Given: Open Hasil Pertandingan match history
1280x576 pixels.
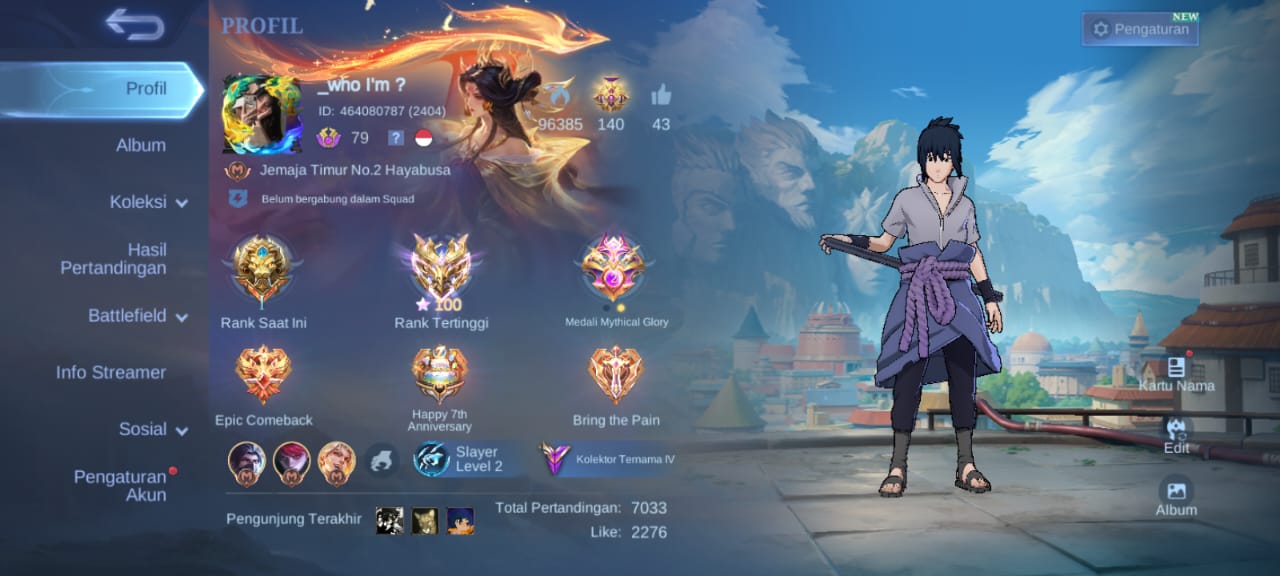Looking at the screenshot, I should tap(114, 259).
